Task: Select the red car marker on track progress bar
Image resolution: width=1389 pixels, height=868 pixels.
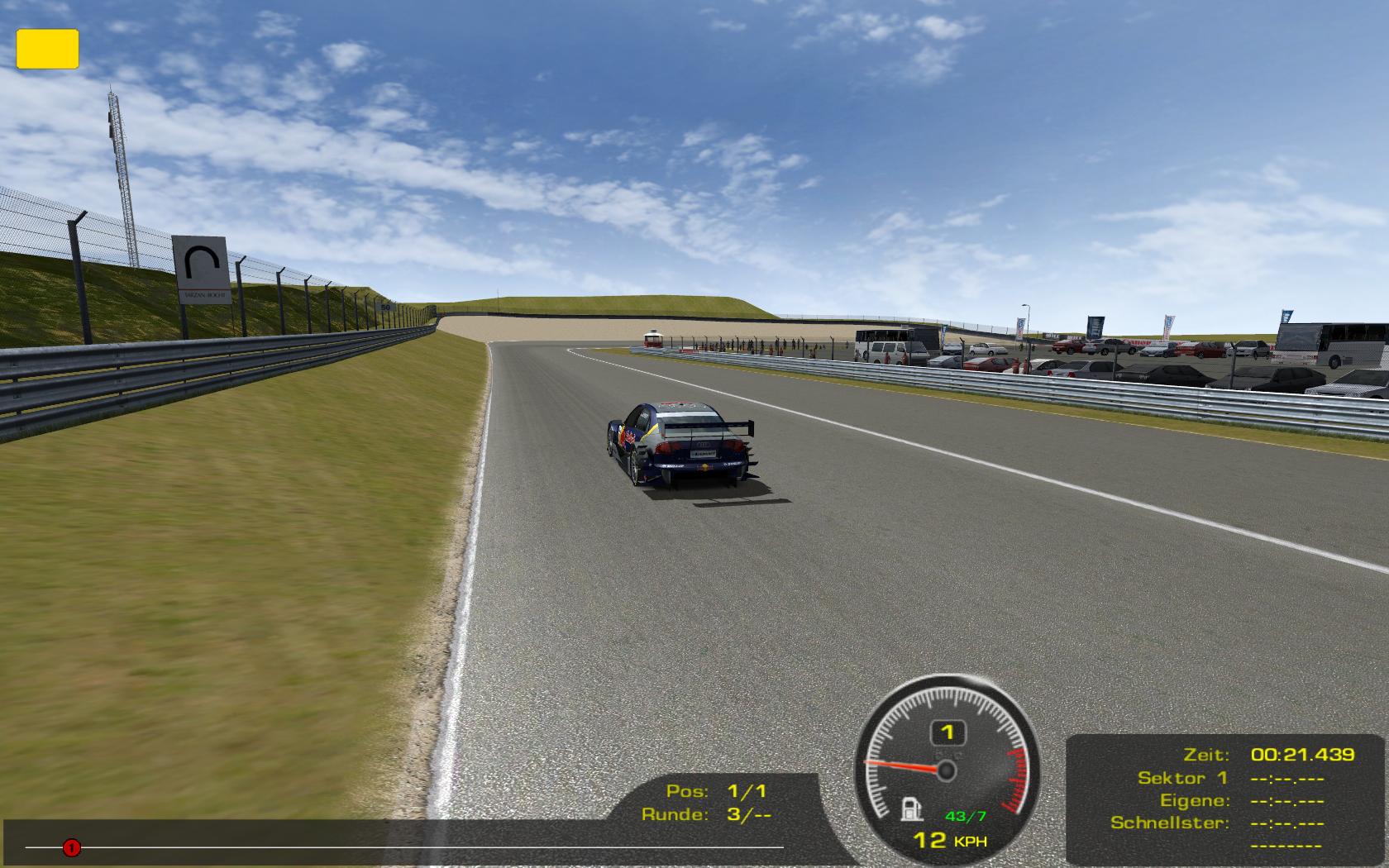Action: click(72, 847)
